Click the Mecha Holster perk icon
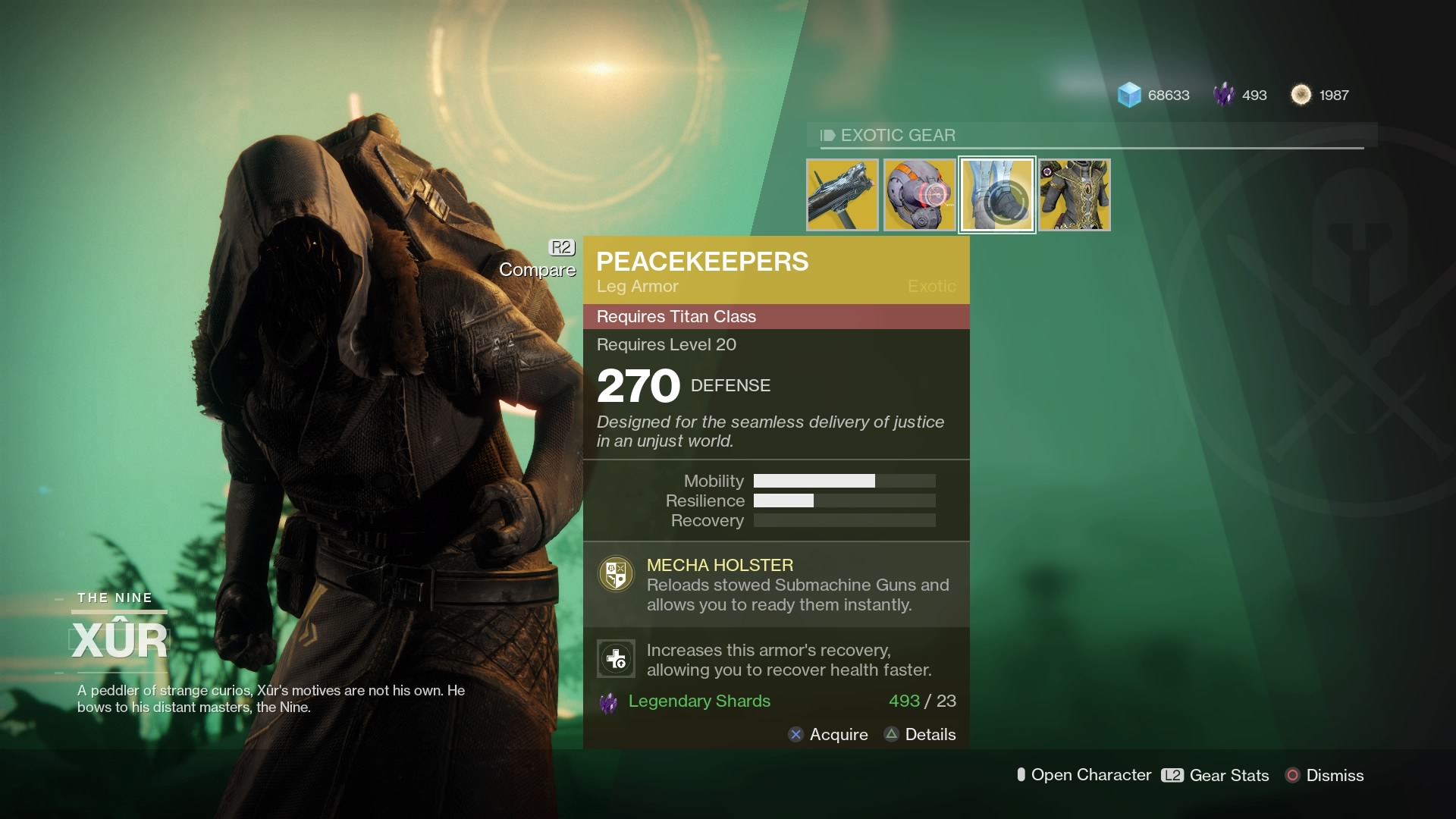This screenshot has width=1456, height=819. coord(616,574)
